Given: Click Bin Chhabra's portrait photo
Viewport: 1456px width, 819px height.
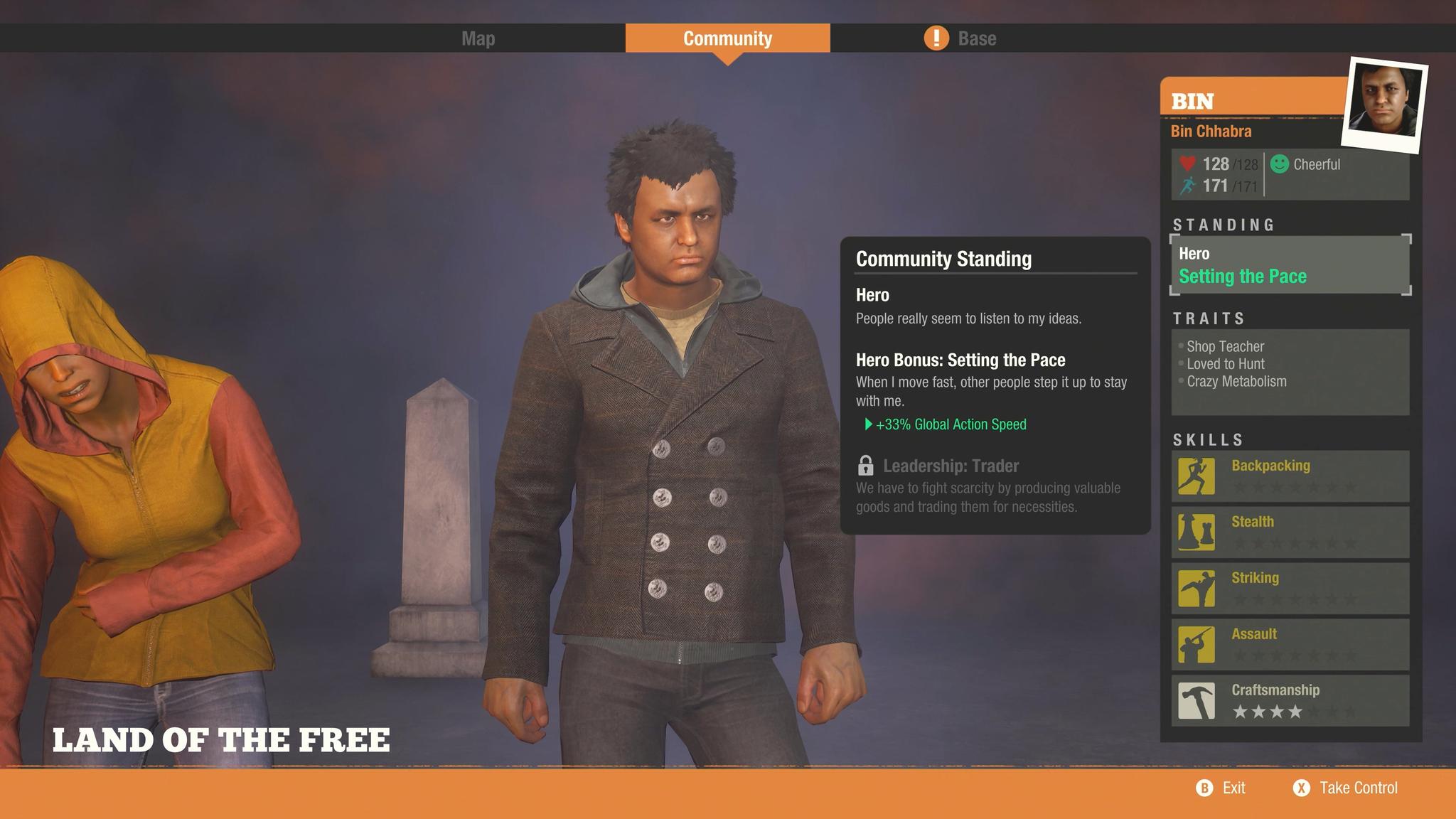Looking at the screenshot, I should 1385,104.
